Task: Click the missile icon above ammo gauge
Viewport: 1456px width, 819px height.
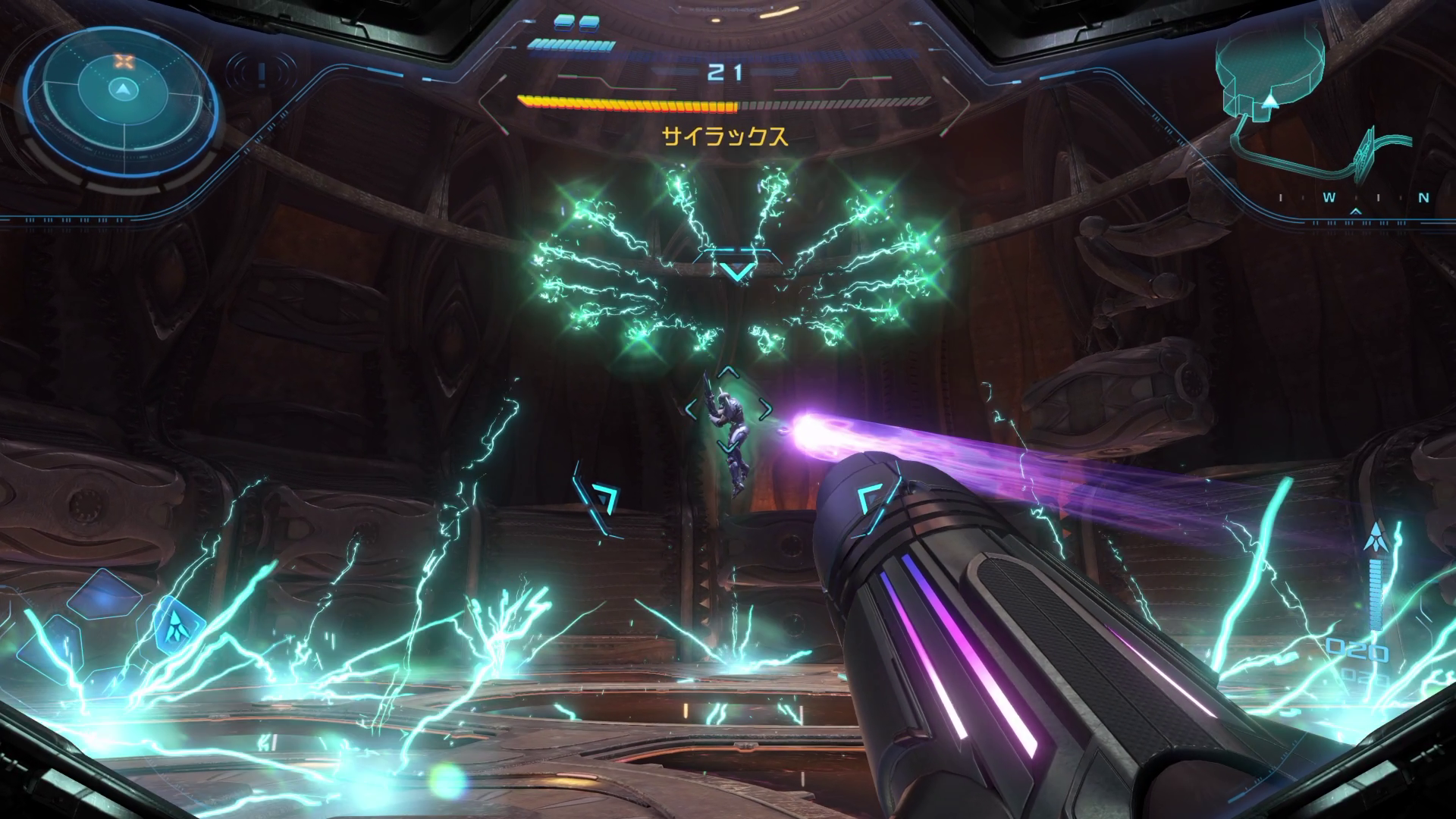Action: point(1374,538)
